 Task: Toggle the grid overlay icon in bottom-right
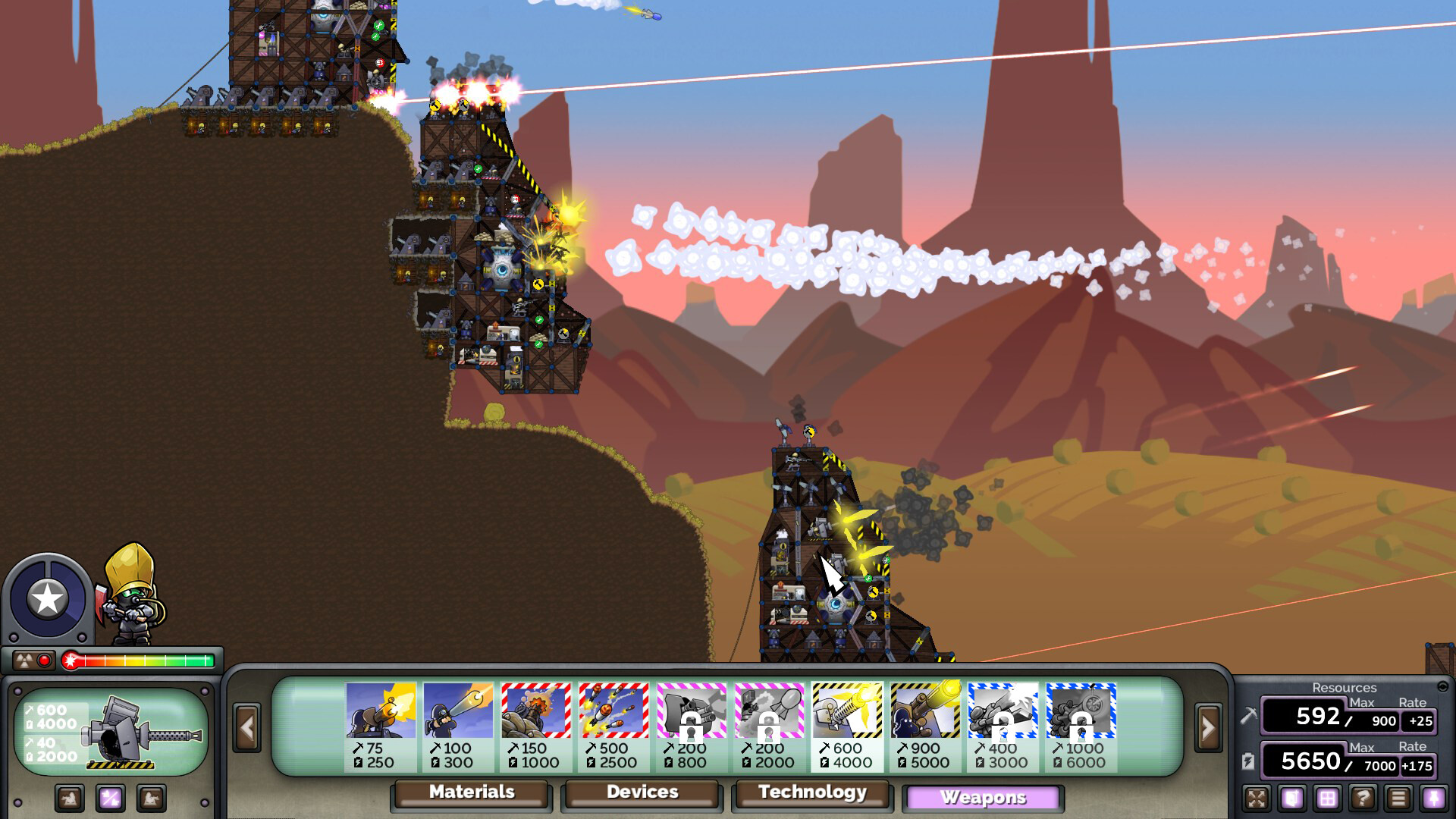pyautogui.click(x=1327, y=799)
